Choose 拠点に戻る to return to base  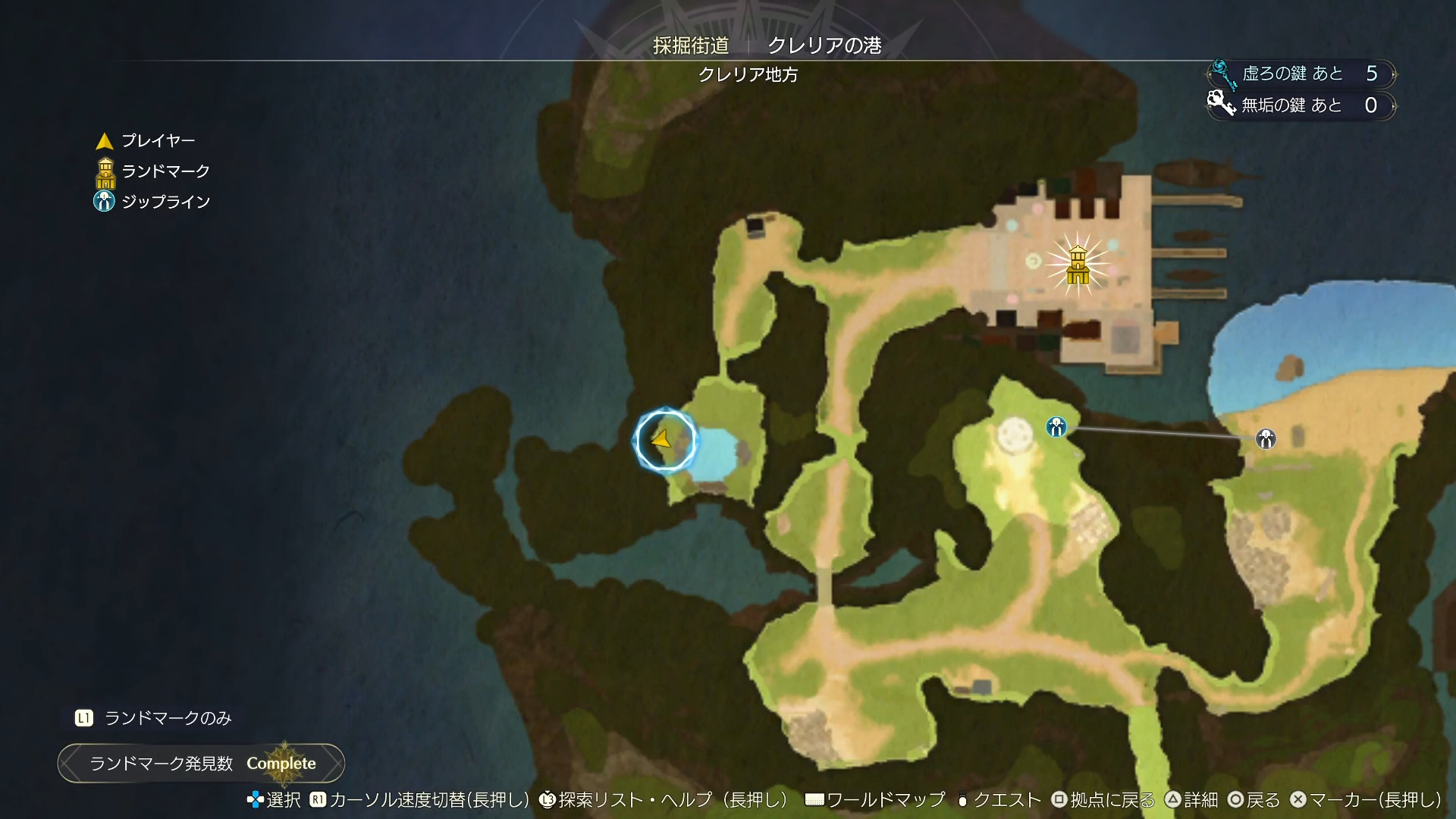(x=1103, y=800)
